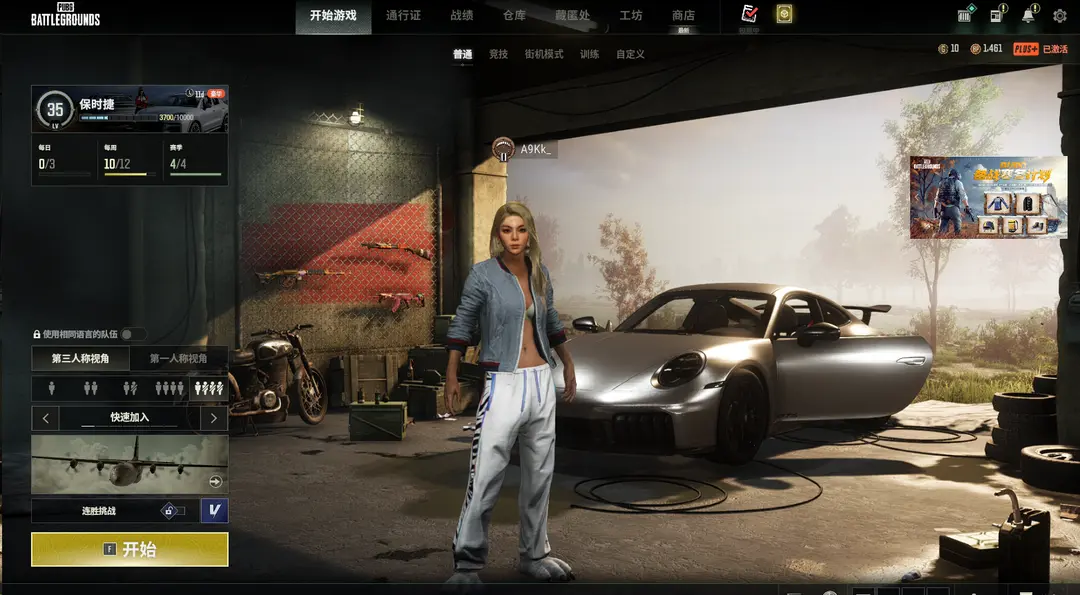Open the event banner thumbnail with jackets

988,197
